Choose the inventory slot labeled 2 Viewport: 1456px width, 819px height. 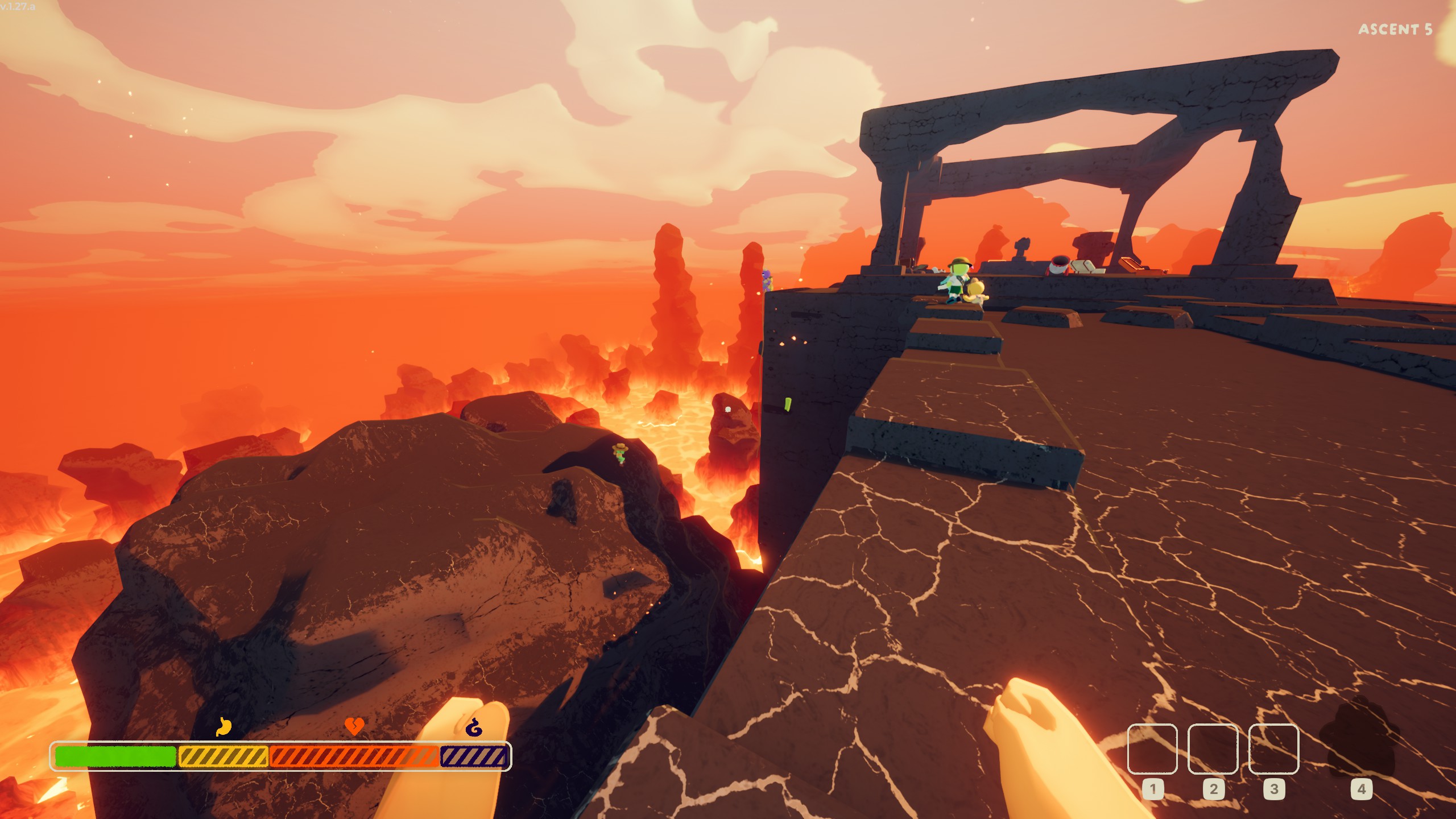click(x=1213, y=748)
